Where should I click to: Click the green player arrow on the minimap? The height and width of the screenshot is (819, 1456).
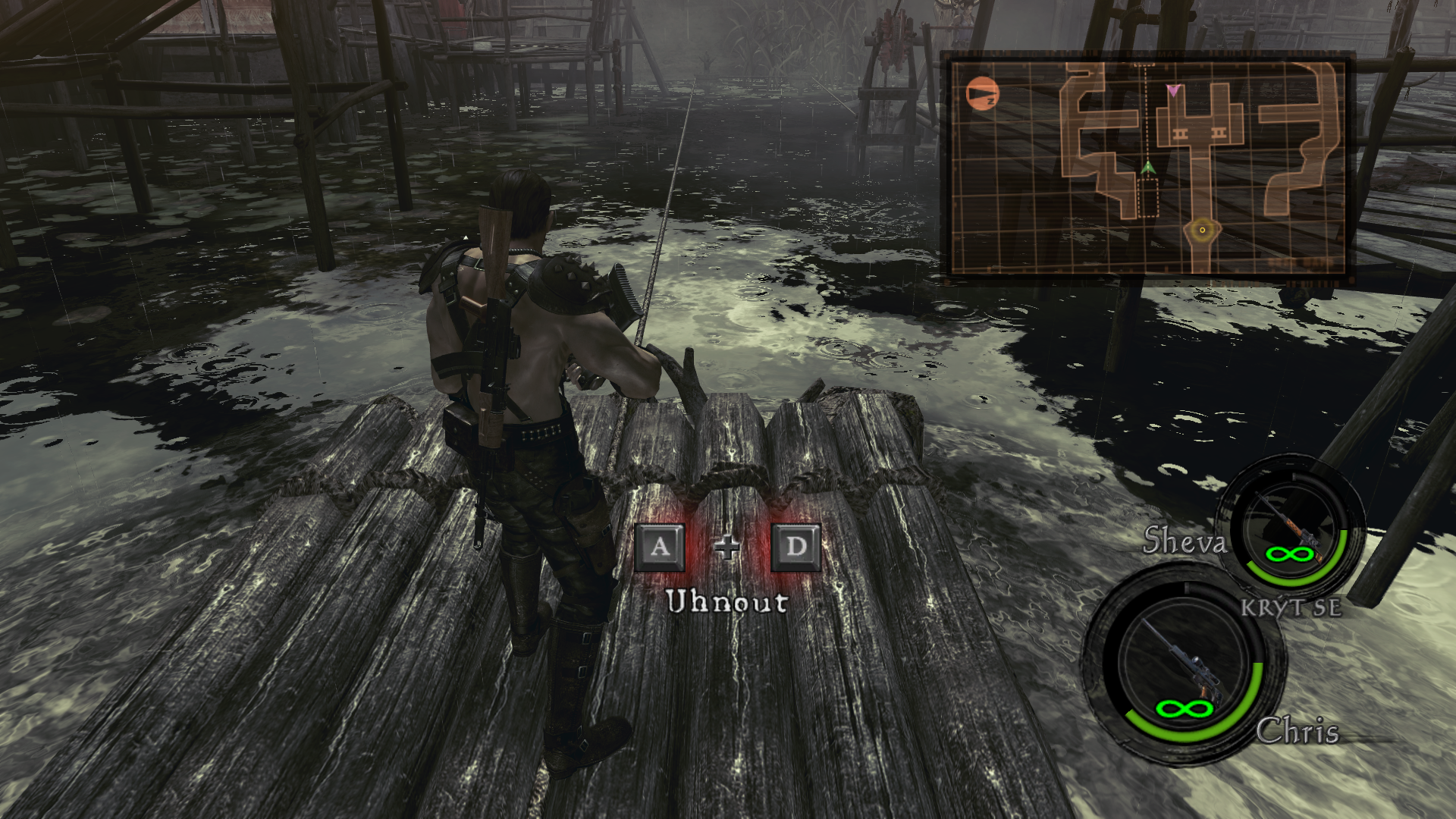pos(1147,167)
